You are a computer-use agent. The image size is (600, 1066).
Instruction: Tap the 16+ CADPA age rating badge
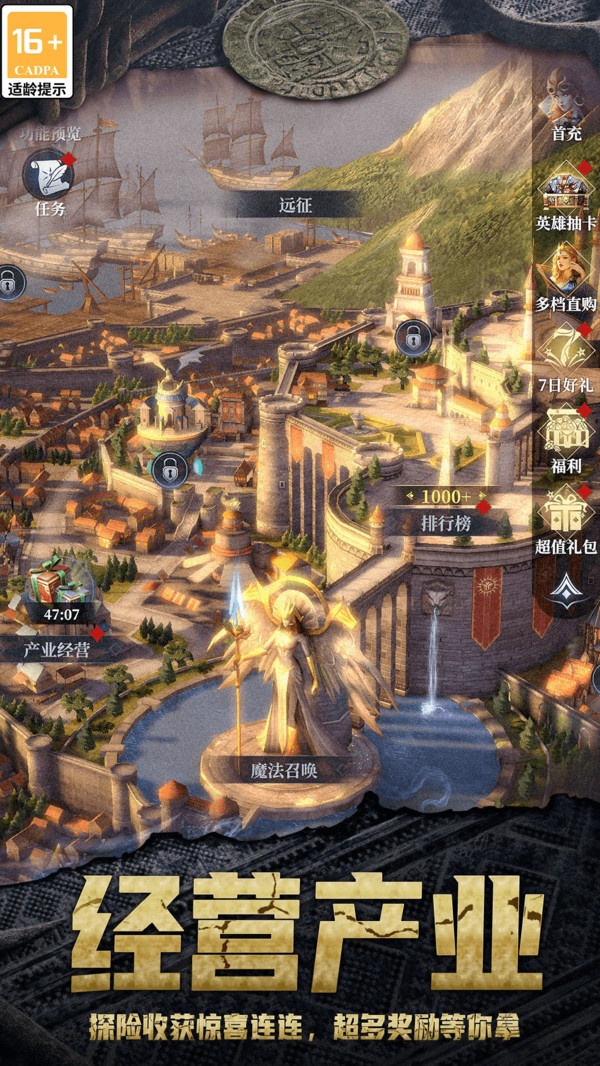39,51
